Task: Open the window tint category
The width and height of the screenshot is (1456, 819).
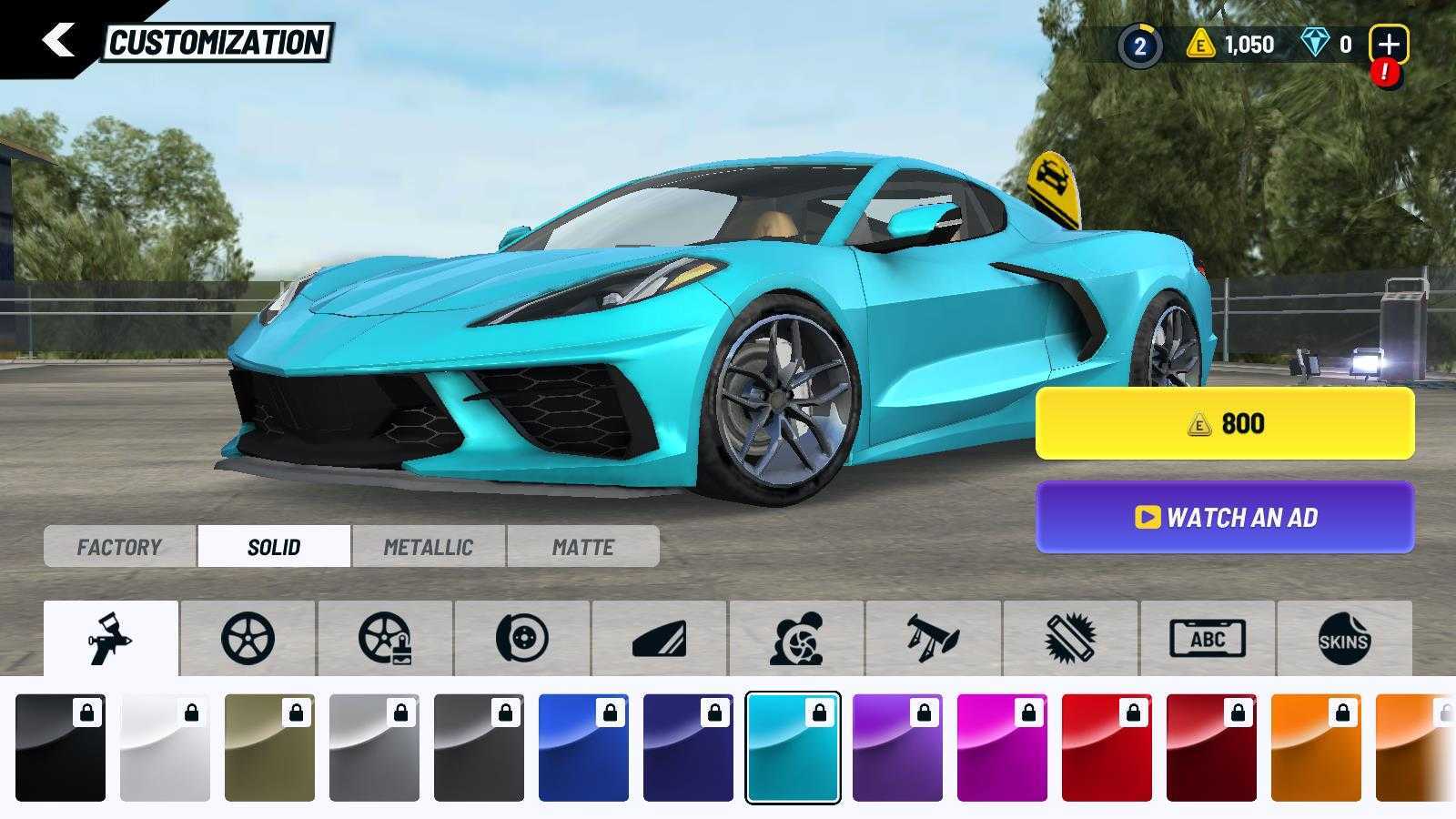Action: [659, 638]
